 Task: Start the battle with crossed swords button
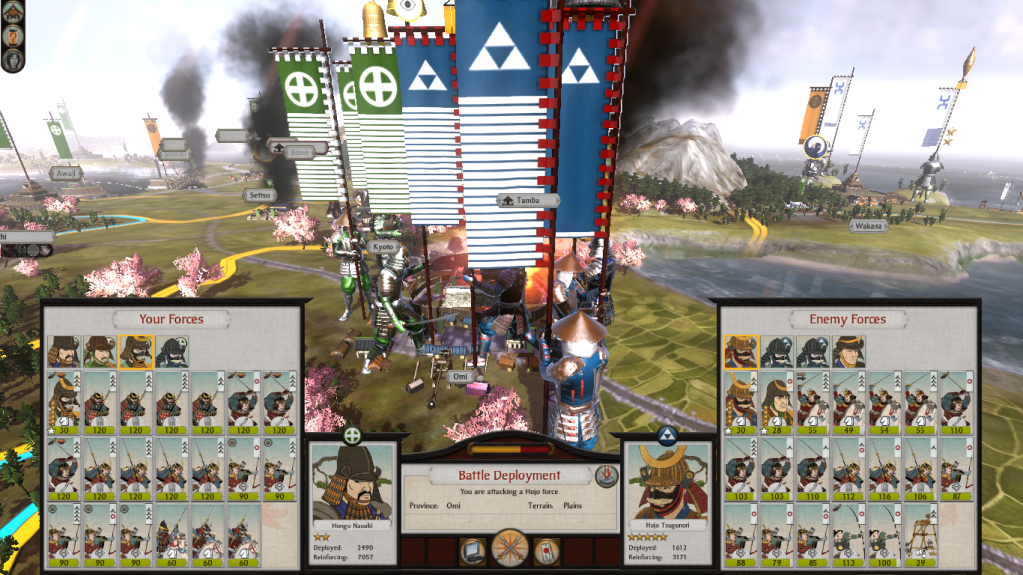511,549
